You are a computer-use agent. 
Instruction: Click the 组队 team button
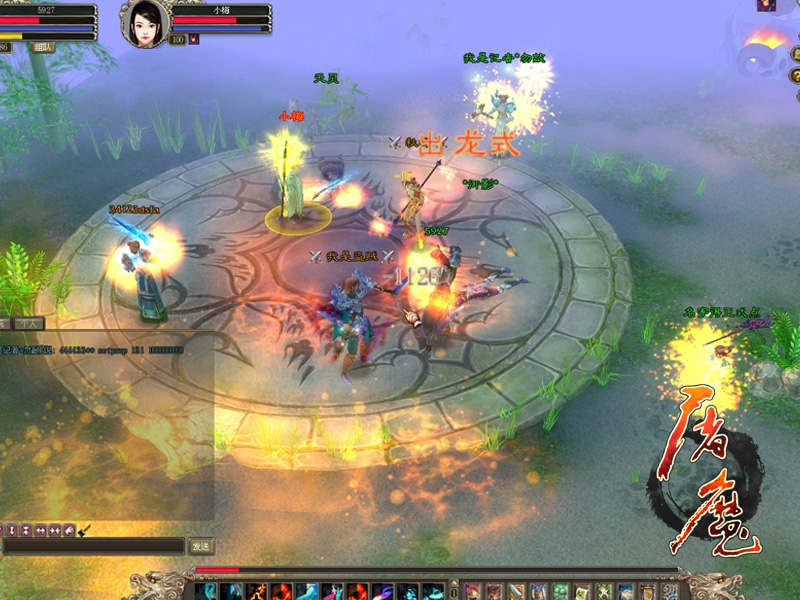[x=43, y=46]
